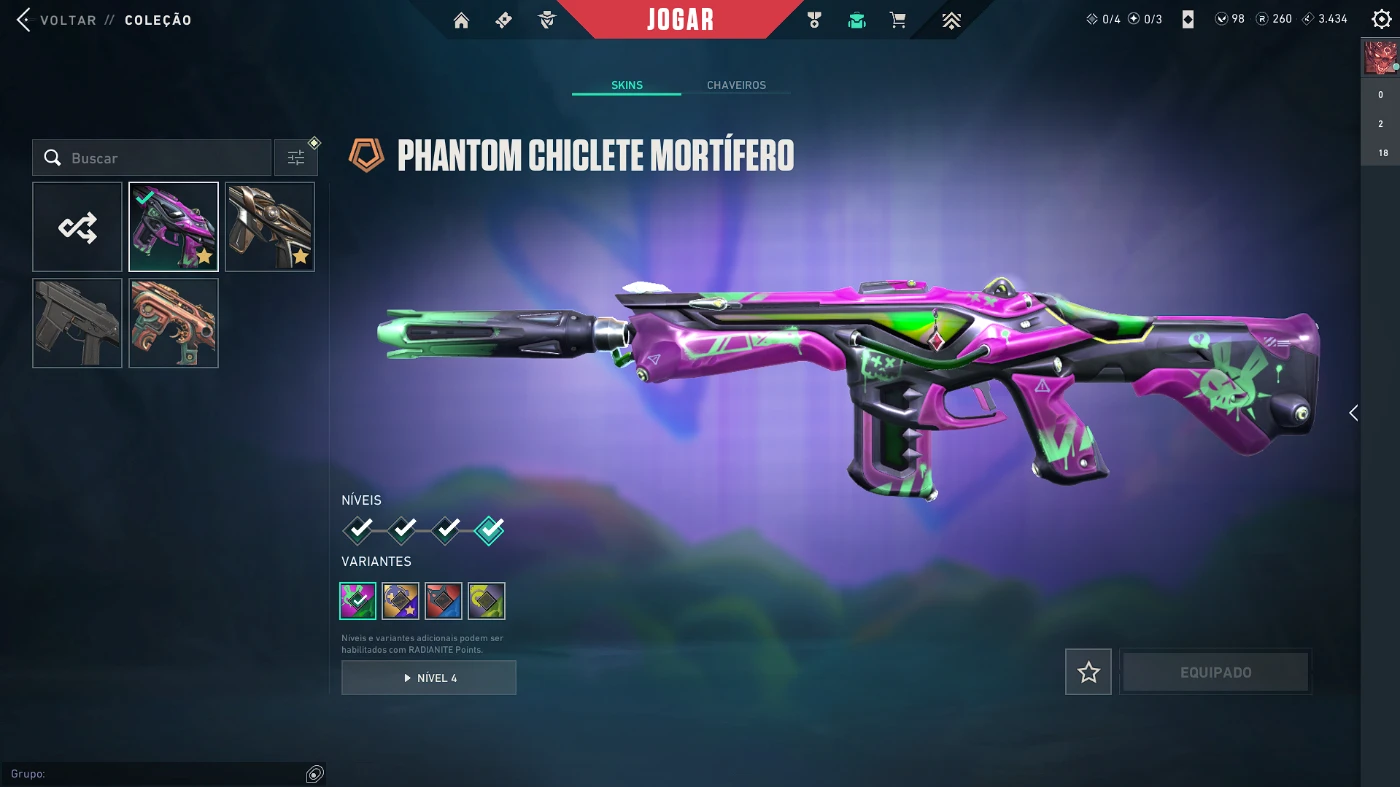The width and height of the screenshot is (1400, 787).
Task: Select the bronze and gold Phantom skin thumbnail
Action: 270,227
